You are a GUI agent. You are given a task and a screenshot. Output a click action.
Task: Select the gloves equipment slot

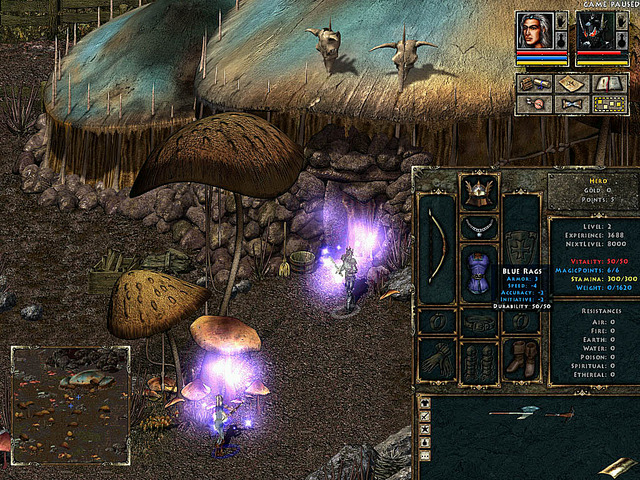(x=436, y=358)
